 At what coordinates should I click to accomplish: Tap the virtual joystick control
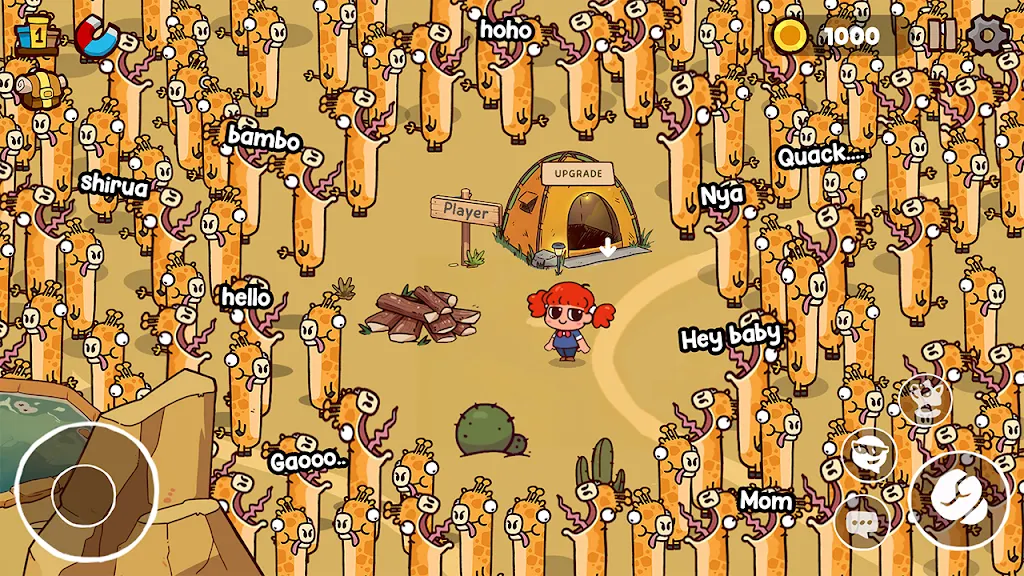pyautogui.click(x=86, y=492)
